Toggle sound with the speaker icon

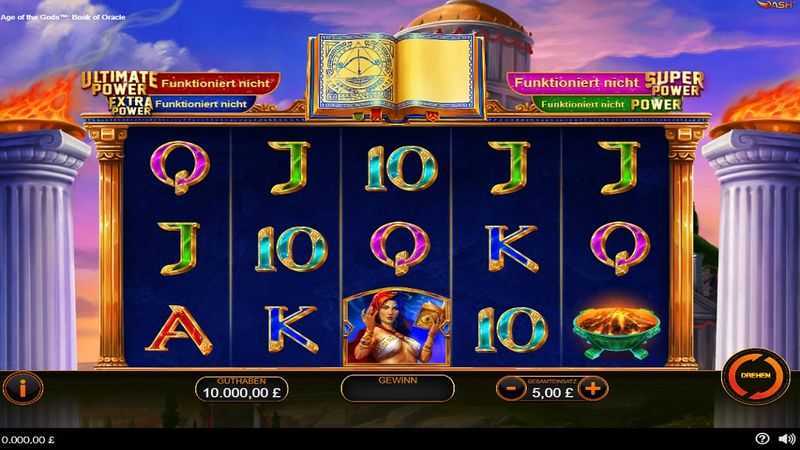click(x=785, y=438)
